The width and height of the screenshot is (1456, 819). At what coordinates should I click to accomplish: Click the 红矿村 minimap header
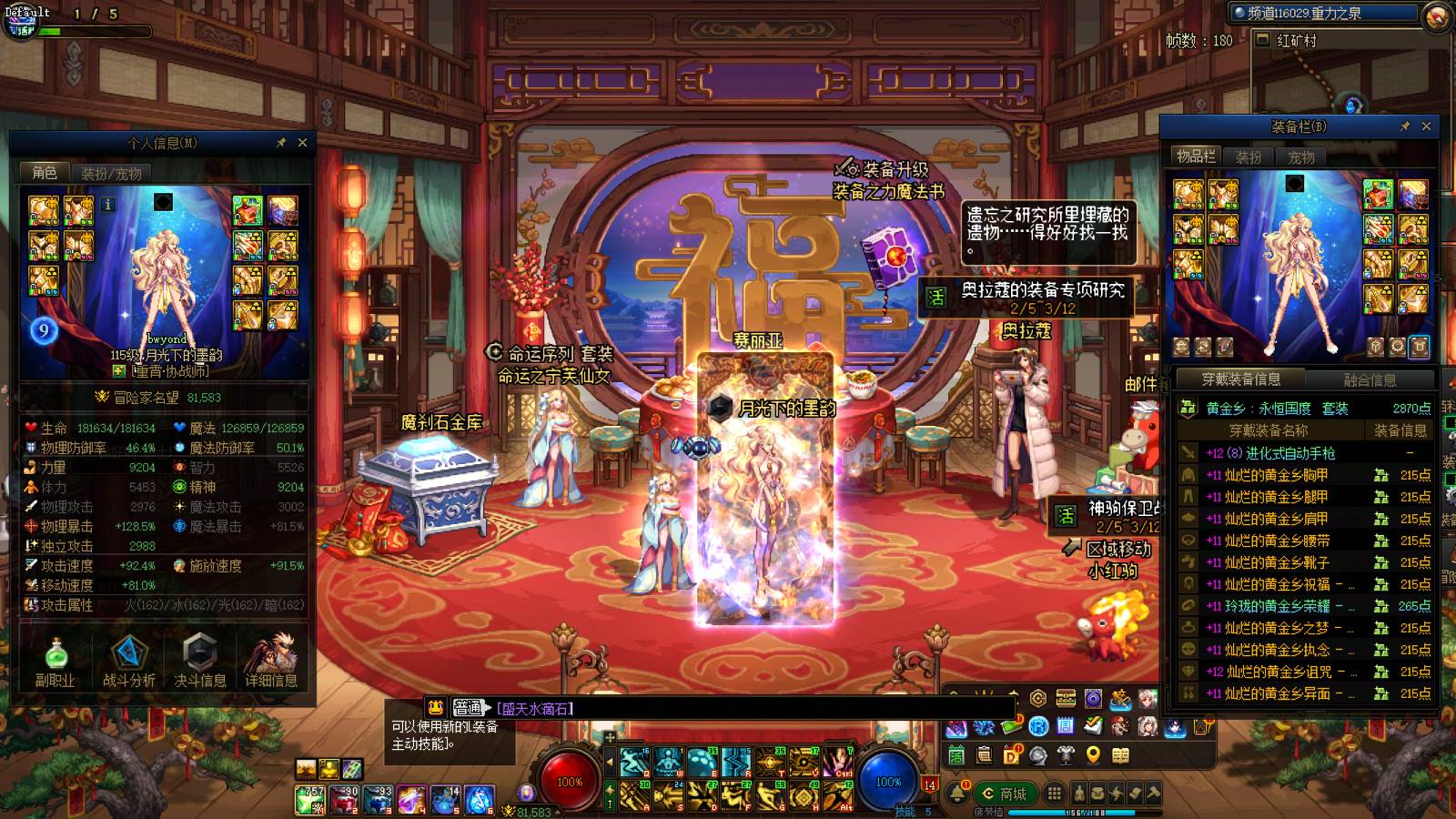click(1296, 40)
